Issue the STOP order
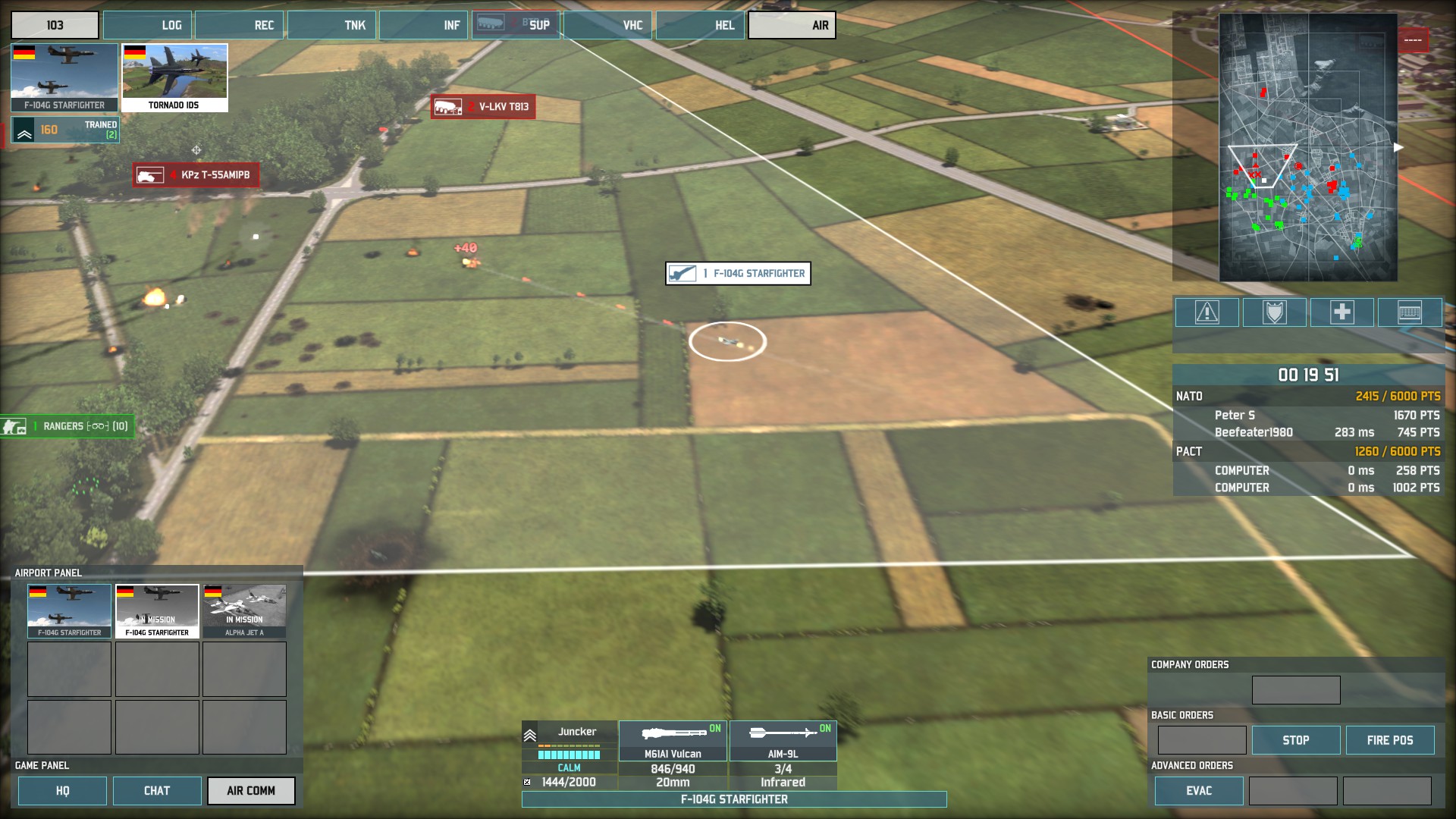 (1296, 740)
